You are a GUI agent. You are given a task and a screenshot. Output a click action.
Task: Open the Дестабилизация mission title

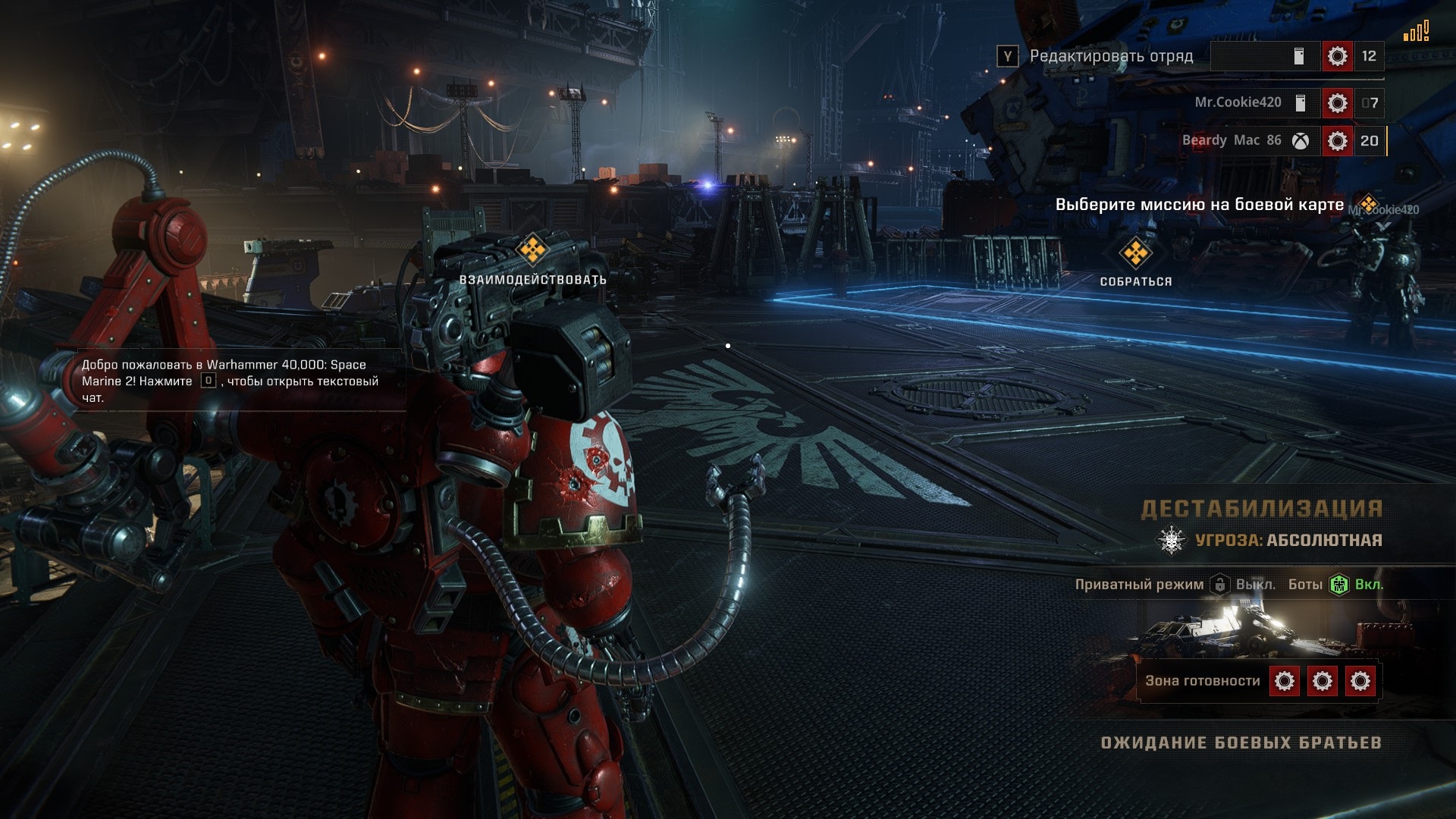tap(1262, 509)
